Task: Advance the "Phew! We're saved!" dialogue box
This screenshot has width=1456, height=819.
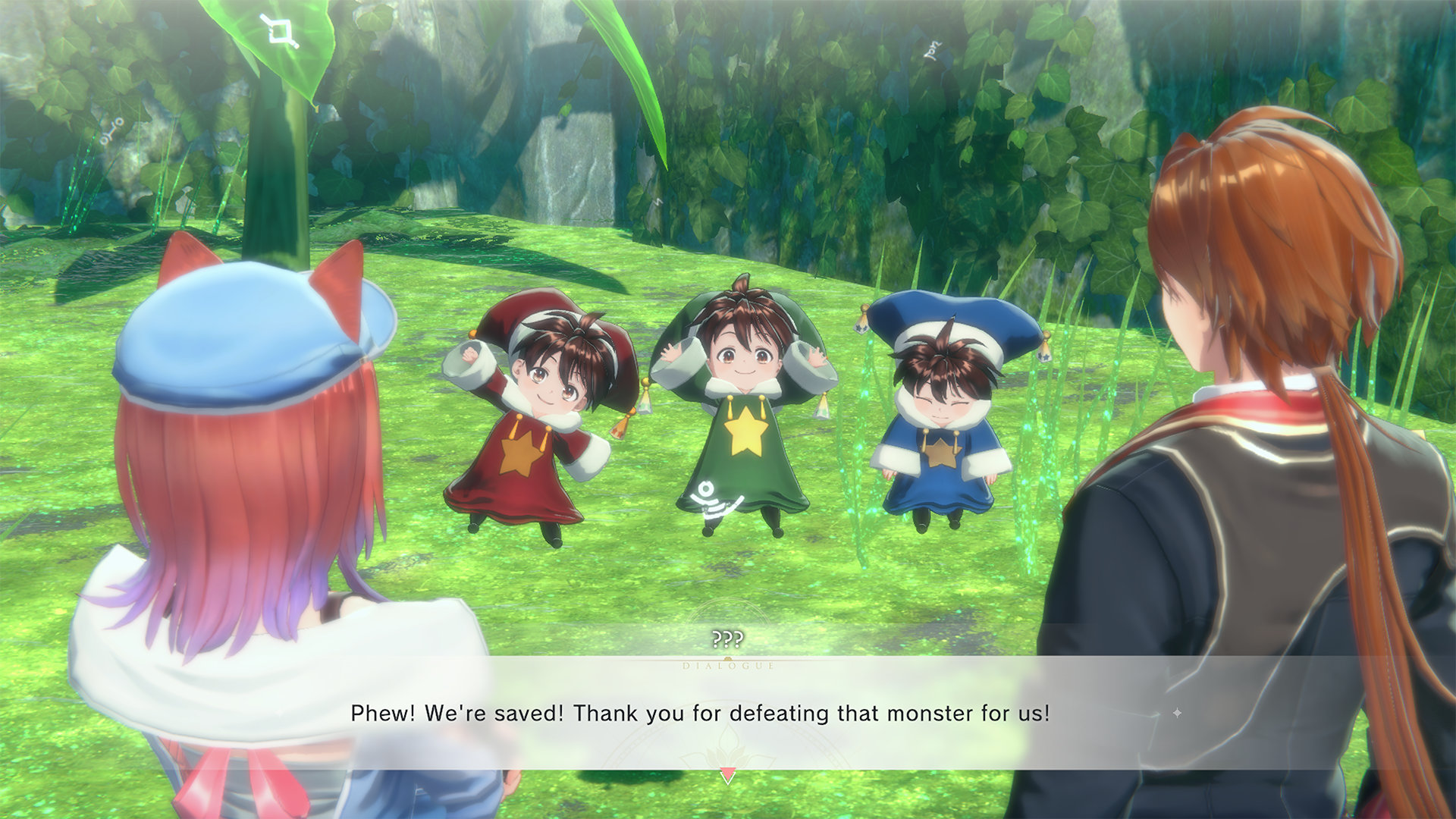Action: click(699, 714)
